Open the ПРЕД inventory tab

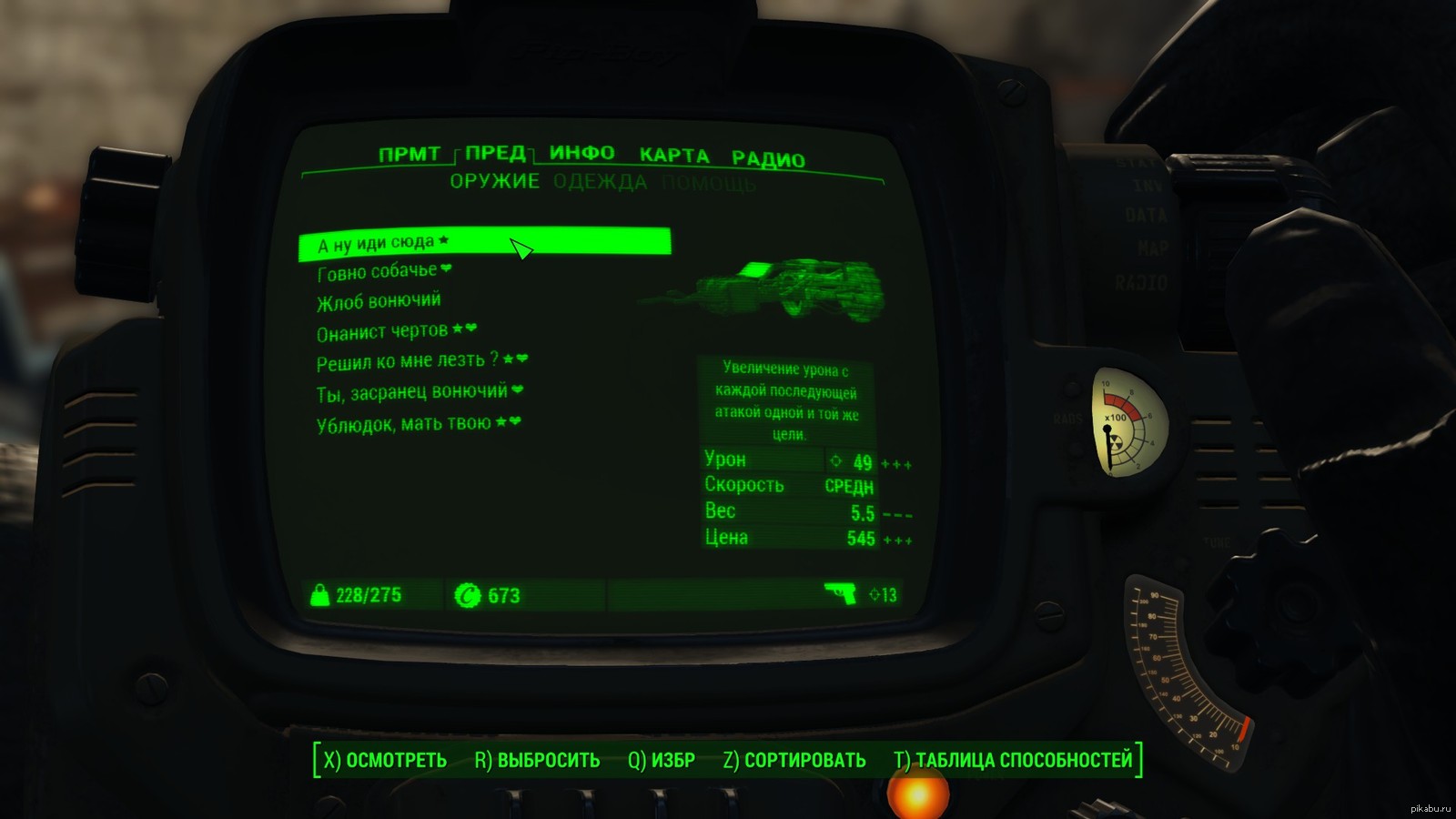496,153
